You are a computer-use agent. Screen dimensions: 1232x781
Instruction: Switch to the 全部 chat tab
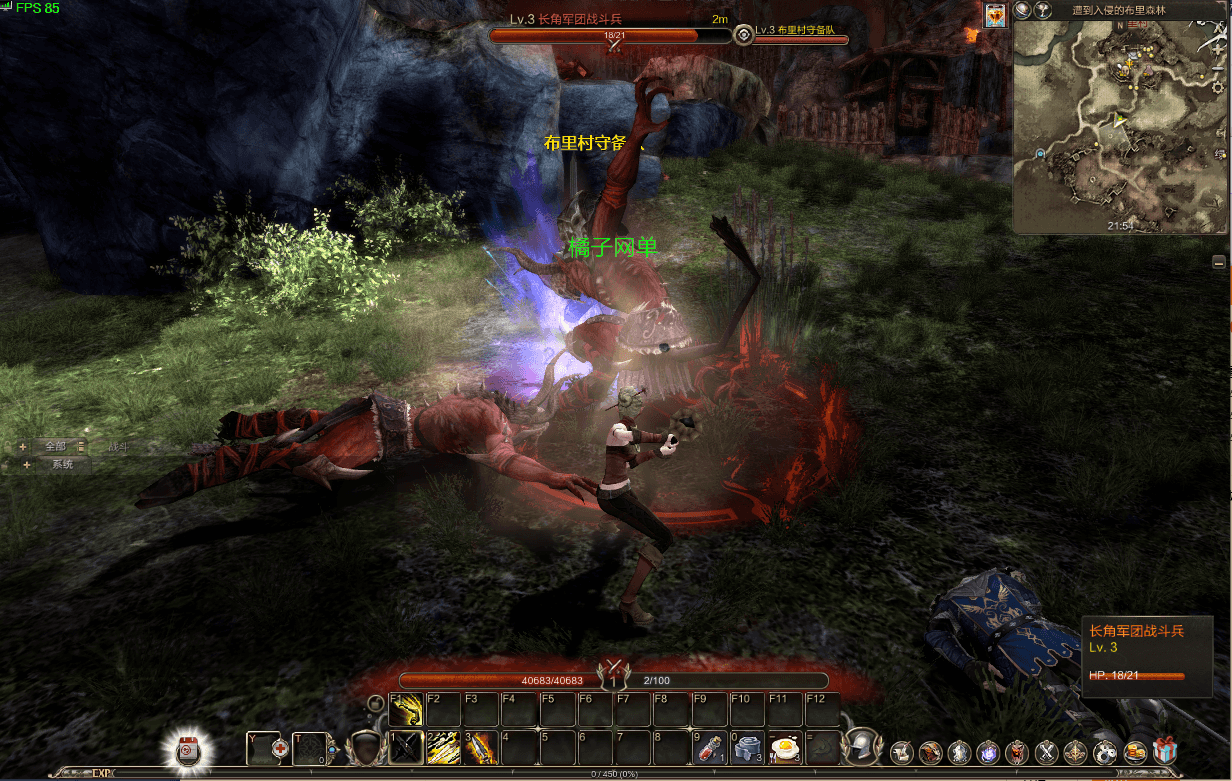pos(54,446)
